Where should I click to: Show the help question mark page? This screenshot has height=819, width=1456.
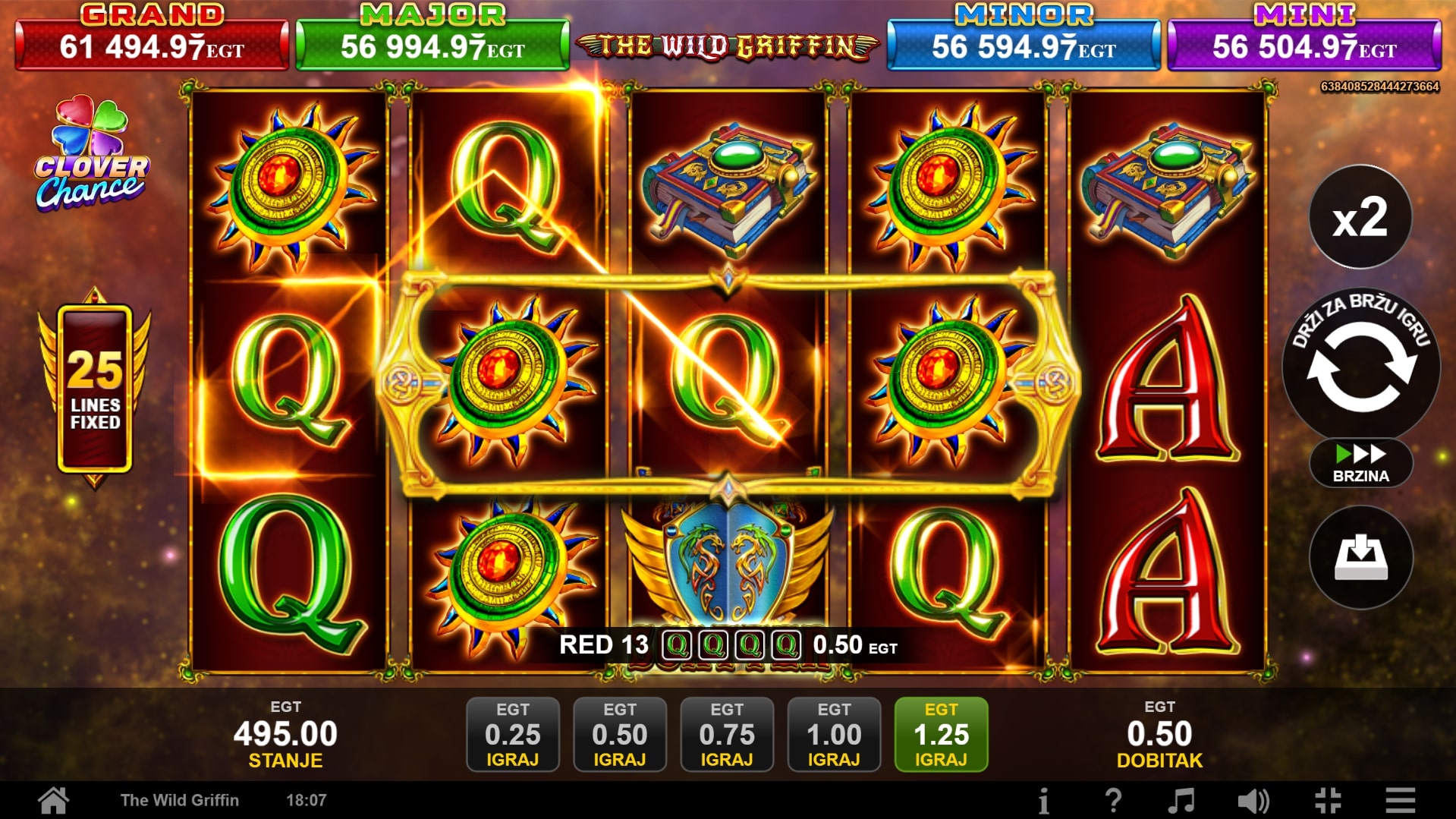click(x=1113, y=800)
